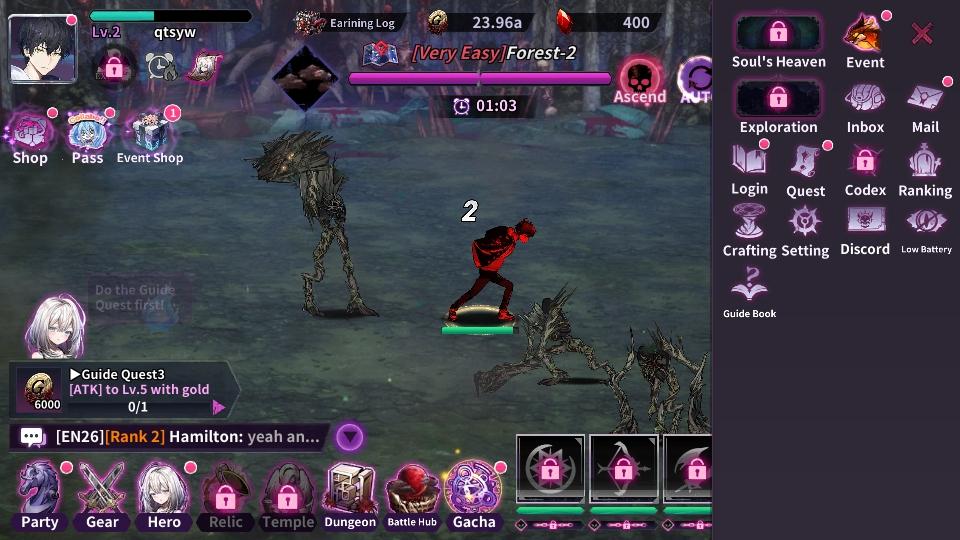The width and height of the screenshot is (960, 540).
Task: Toggle Low Battery mode
Action: point(926,229)
